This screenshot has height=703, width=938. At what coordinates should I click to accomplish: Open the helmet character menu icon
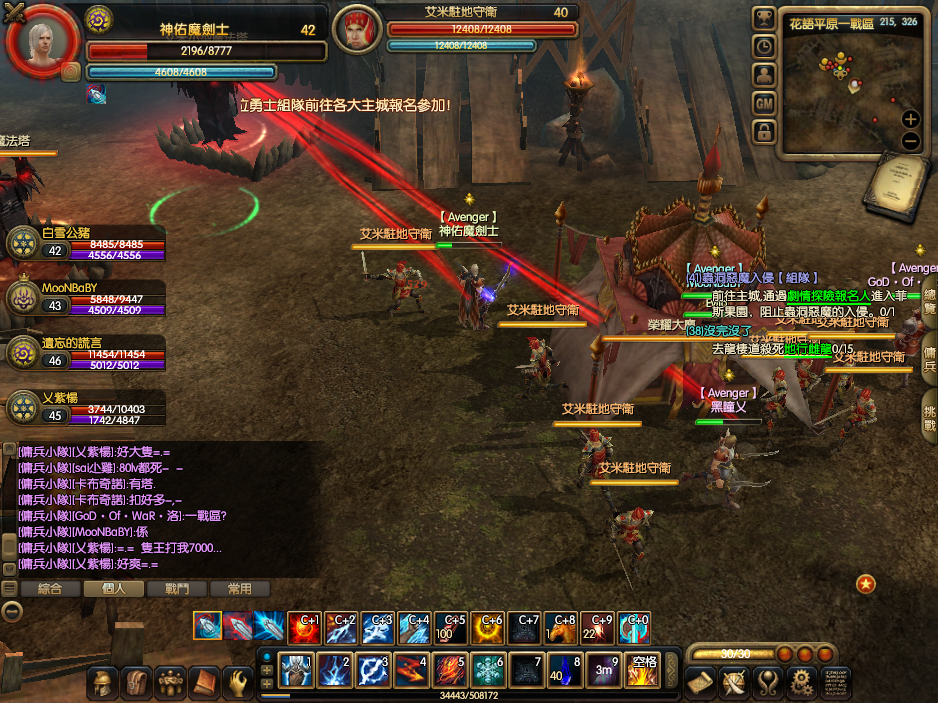[101, 683]
